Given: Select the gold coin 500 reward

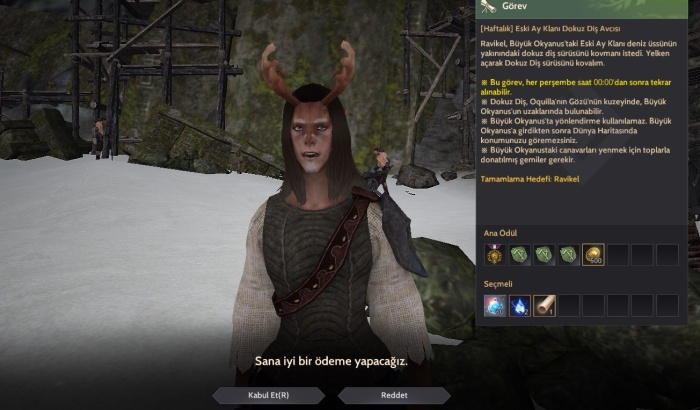Looking at the screenshot, I should pyautogui.click(x=592, y=256).
